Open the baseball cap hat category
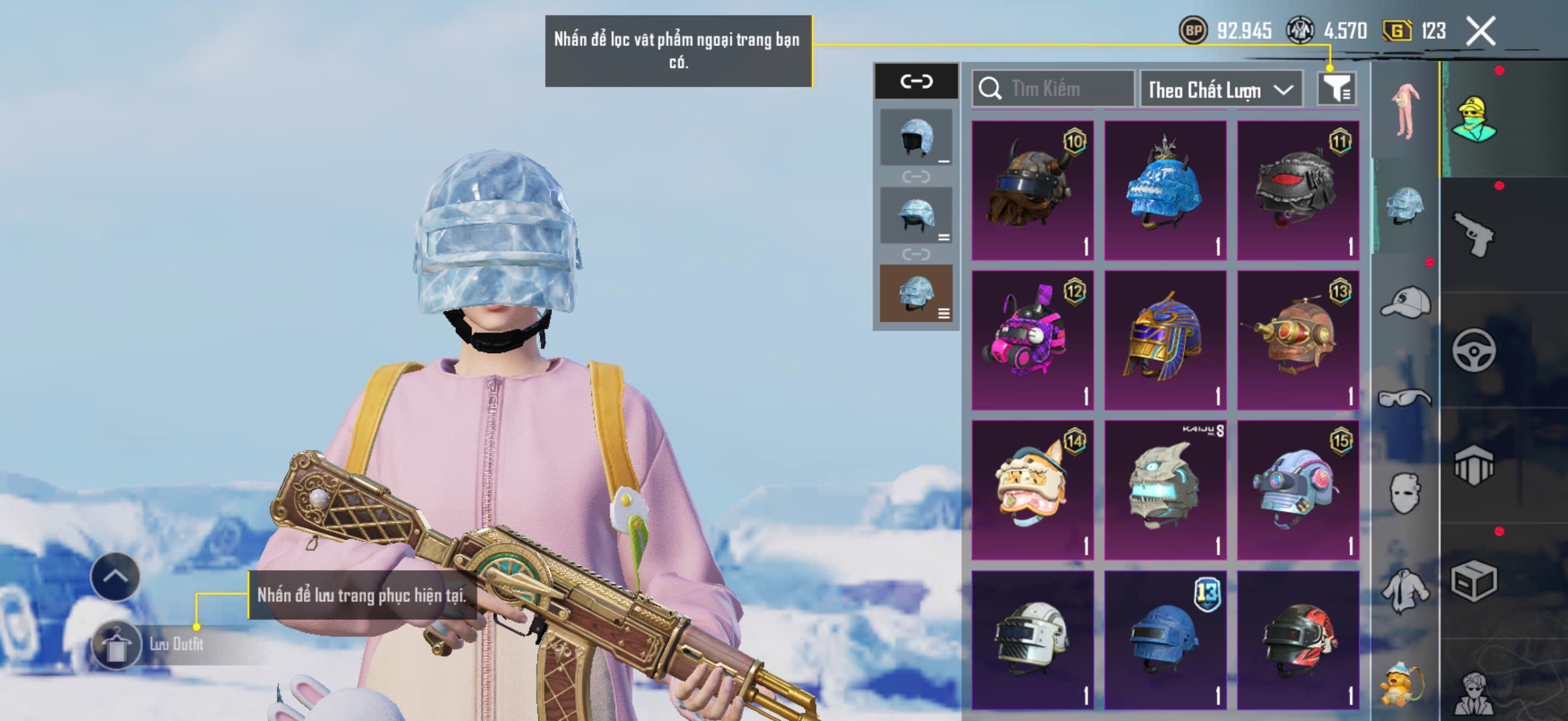Image resolution: width=1568 pixels, height=721 pixels. tap(1405, 302)
